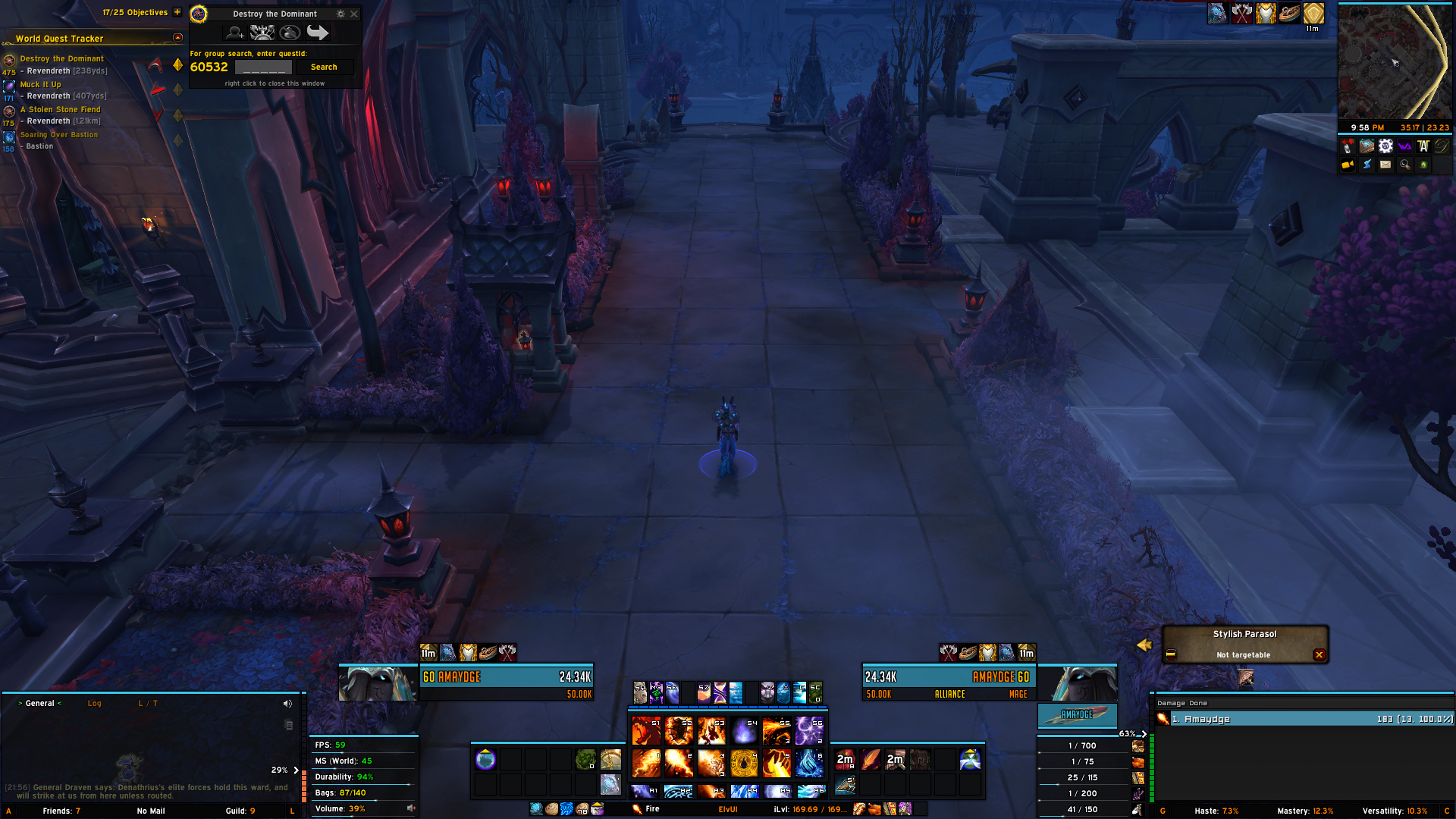The image size is (1456, 819).
Task: Open the mail envelope minimap icon
Action: 1385,165
